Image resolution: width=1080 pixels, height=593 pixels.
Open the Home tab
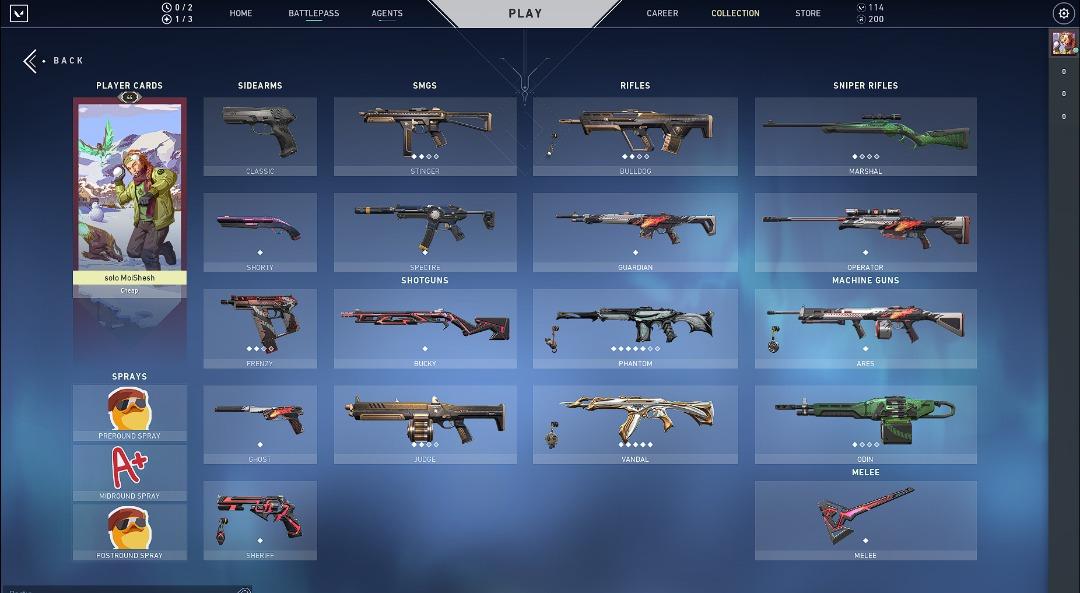click(240, 13)
